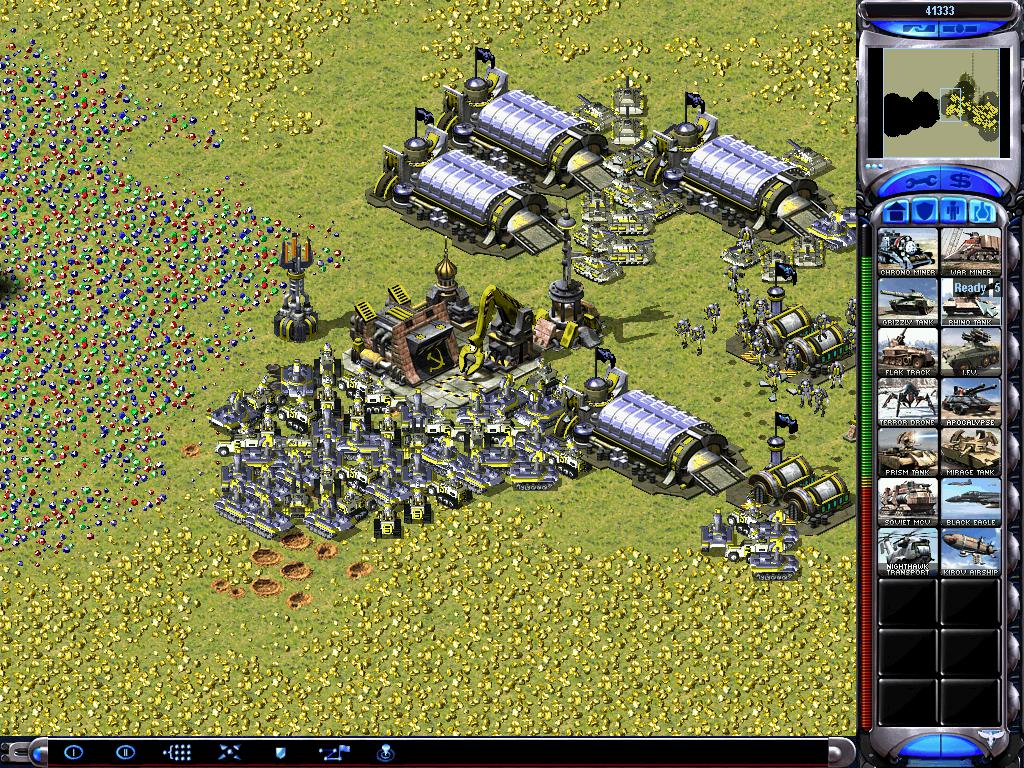Select the Grizzly Tank build icon

[x=908, y=301]
